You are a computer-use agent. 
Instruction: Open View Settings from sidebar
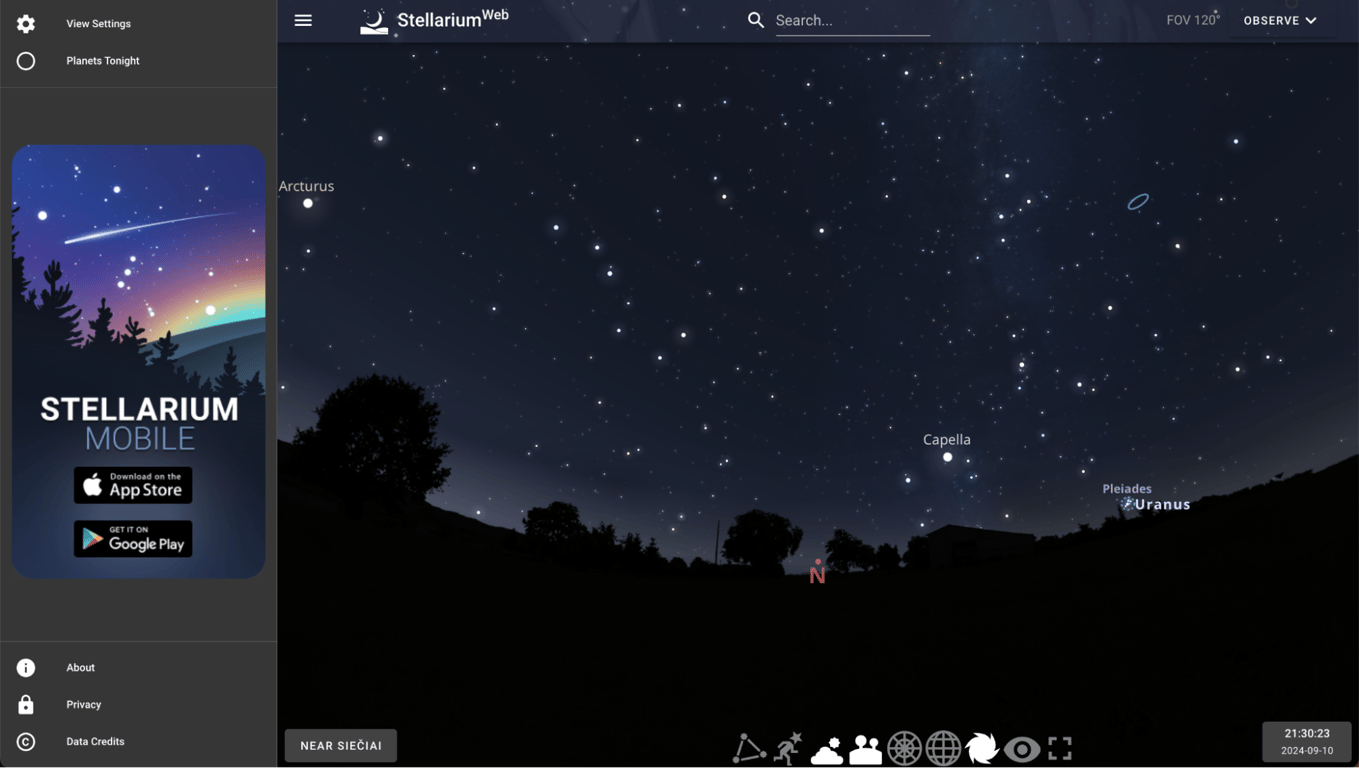(97, 23)
